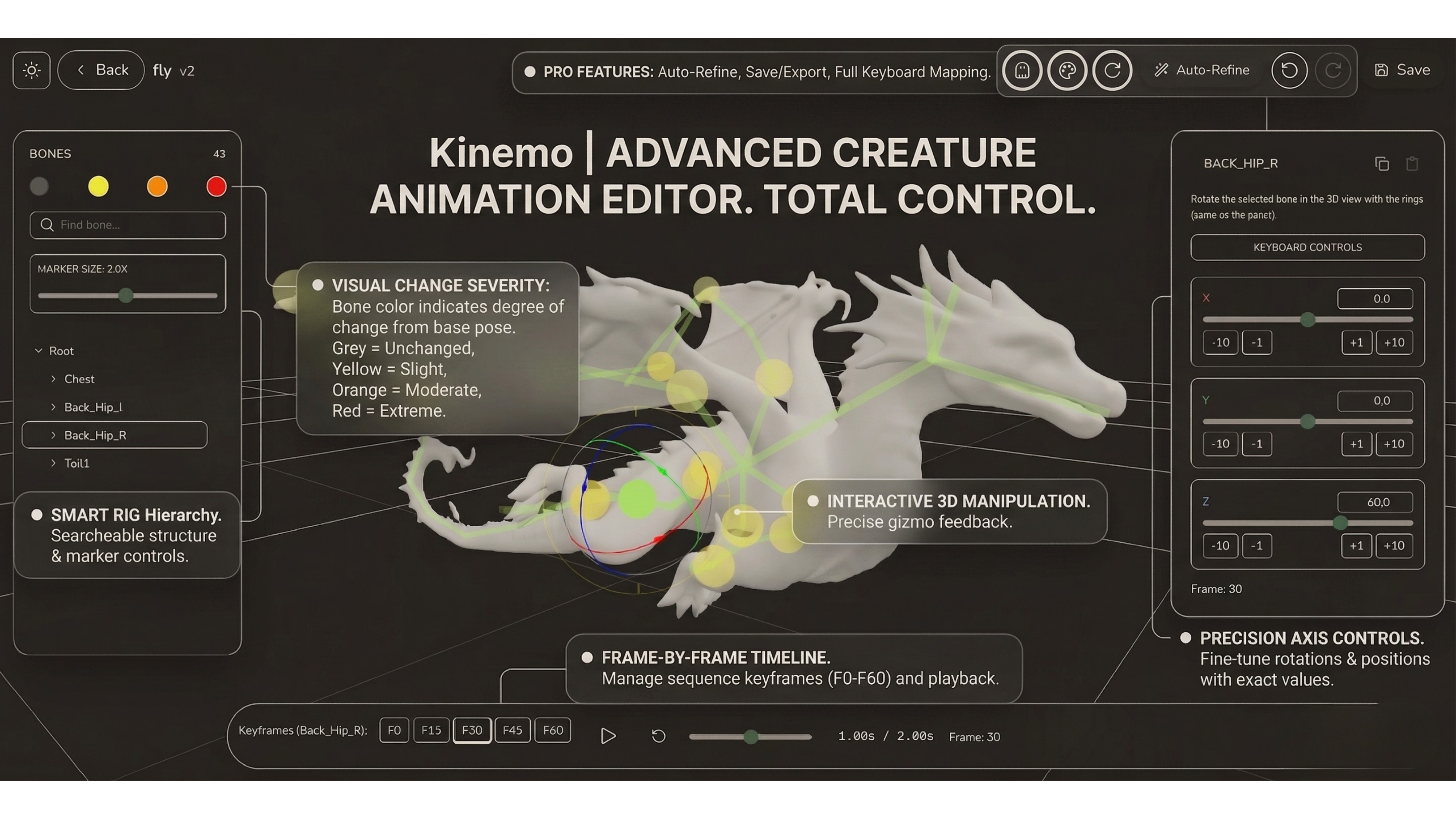Select the ghost/onion-skin icon in the top toolbar

(1022, 70)
